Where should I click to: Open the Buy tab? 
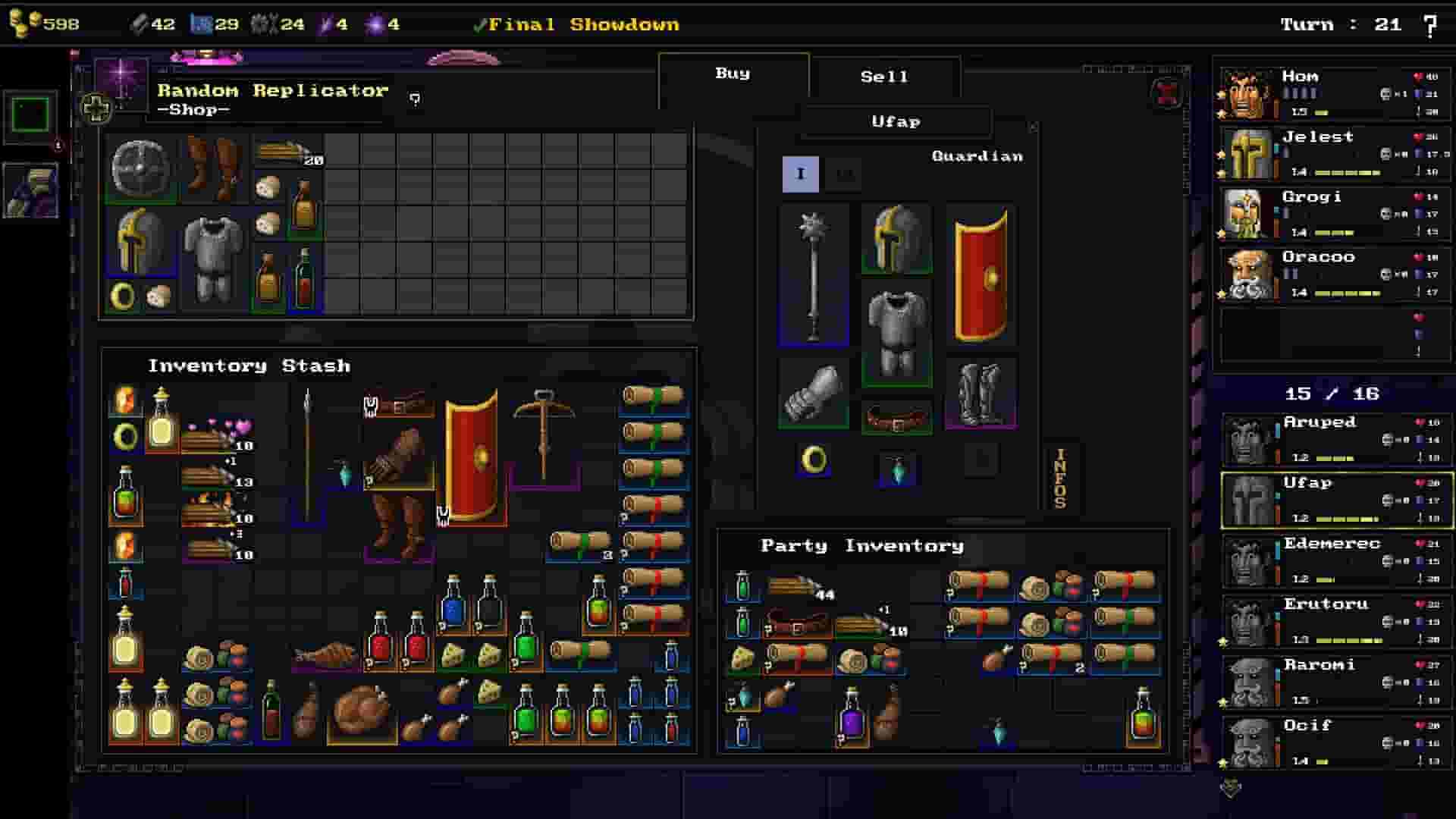[x=730, y=74]
